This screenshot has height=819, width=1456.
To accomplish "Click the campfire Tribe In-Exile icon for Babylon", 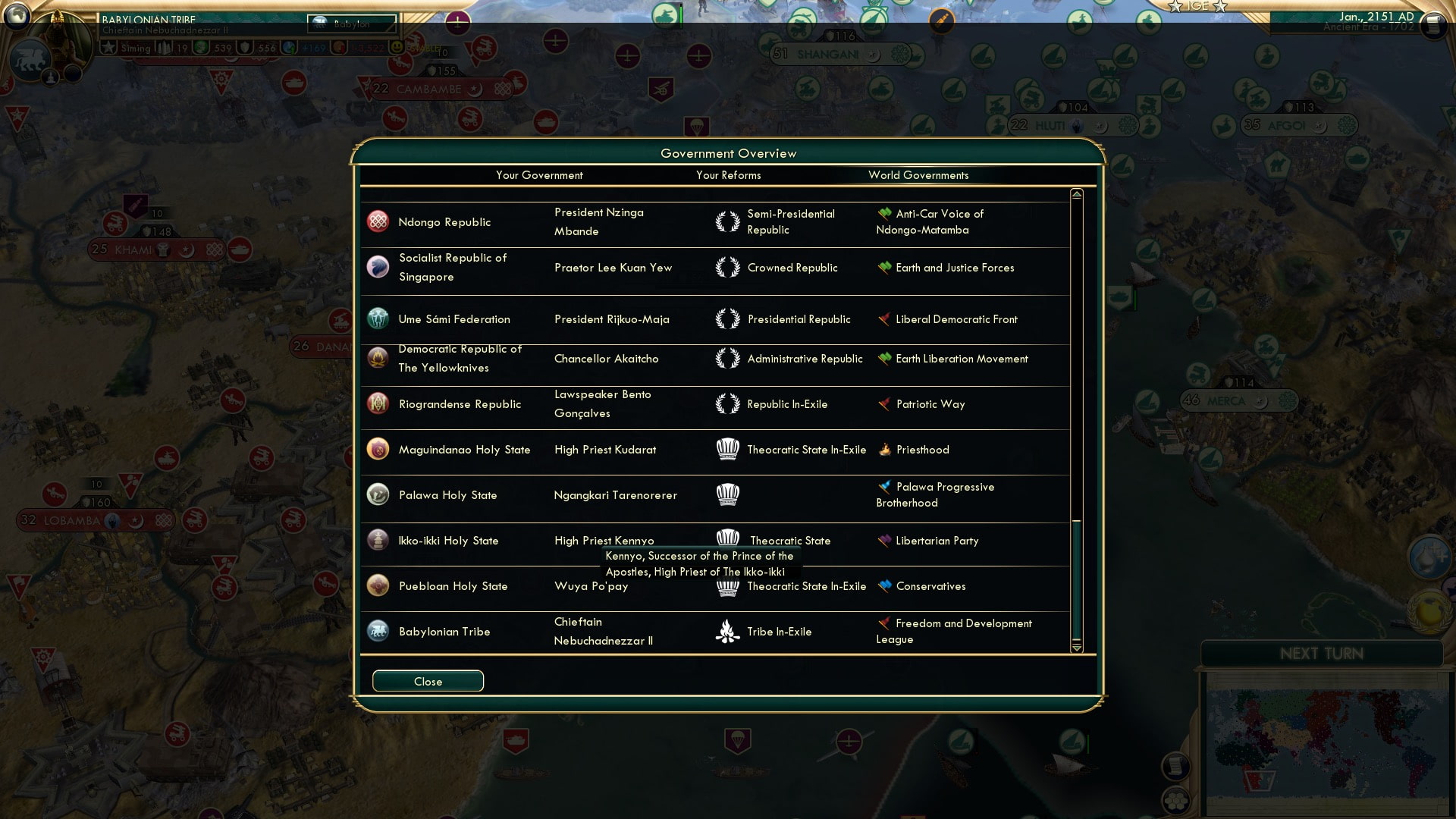I will pyautogui.click(x=727, y=631).
